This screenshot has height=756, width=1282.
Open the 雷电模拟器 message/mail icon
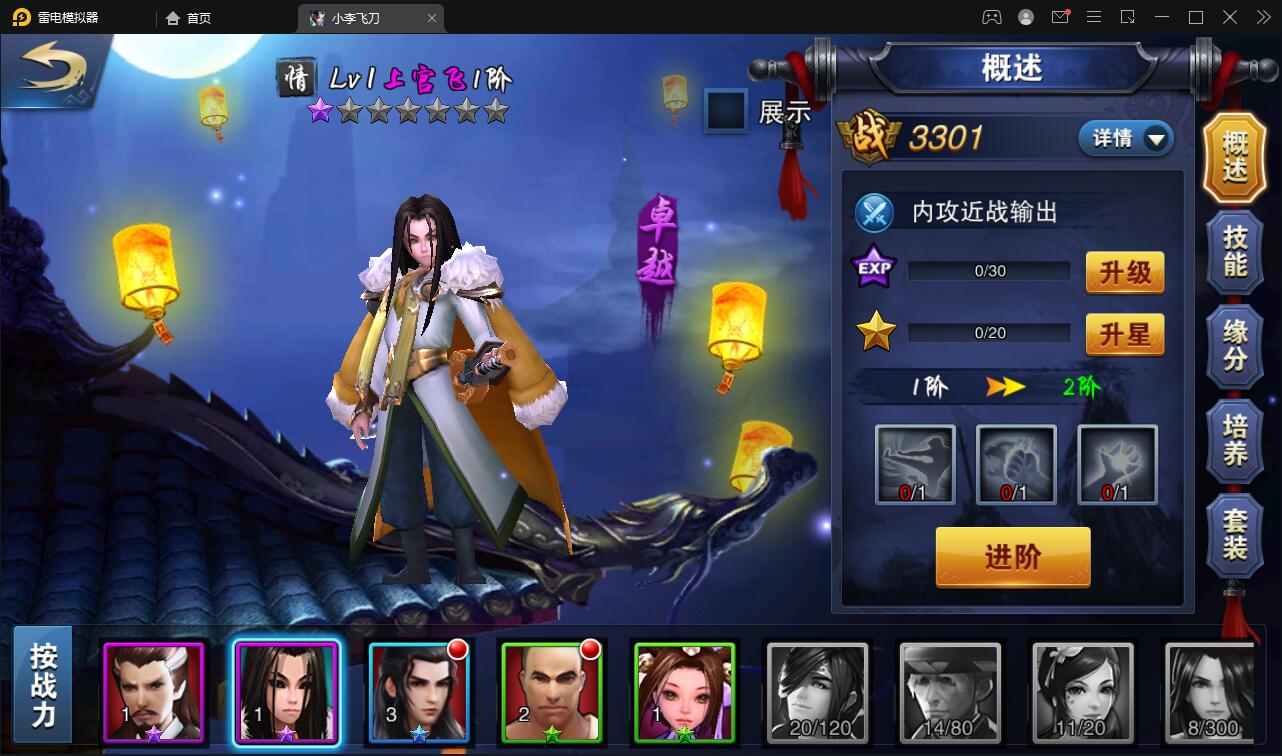[x=1060, y=17]
